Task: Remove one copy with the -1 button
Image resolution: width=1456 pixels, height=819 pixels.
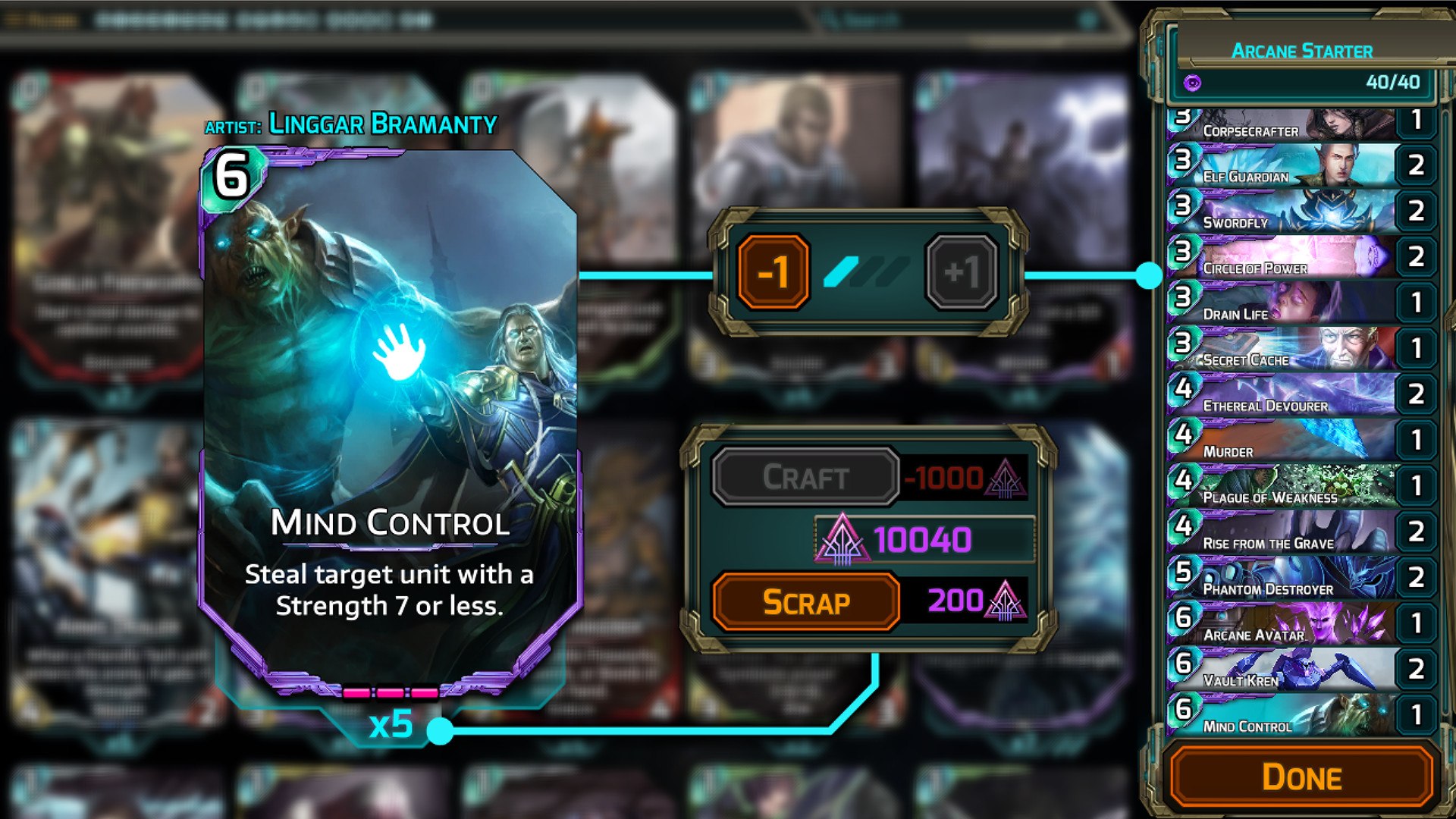Action: (773, 272)
